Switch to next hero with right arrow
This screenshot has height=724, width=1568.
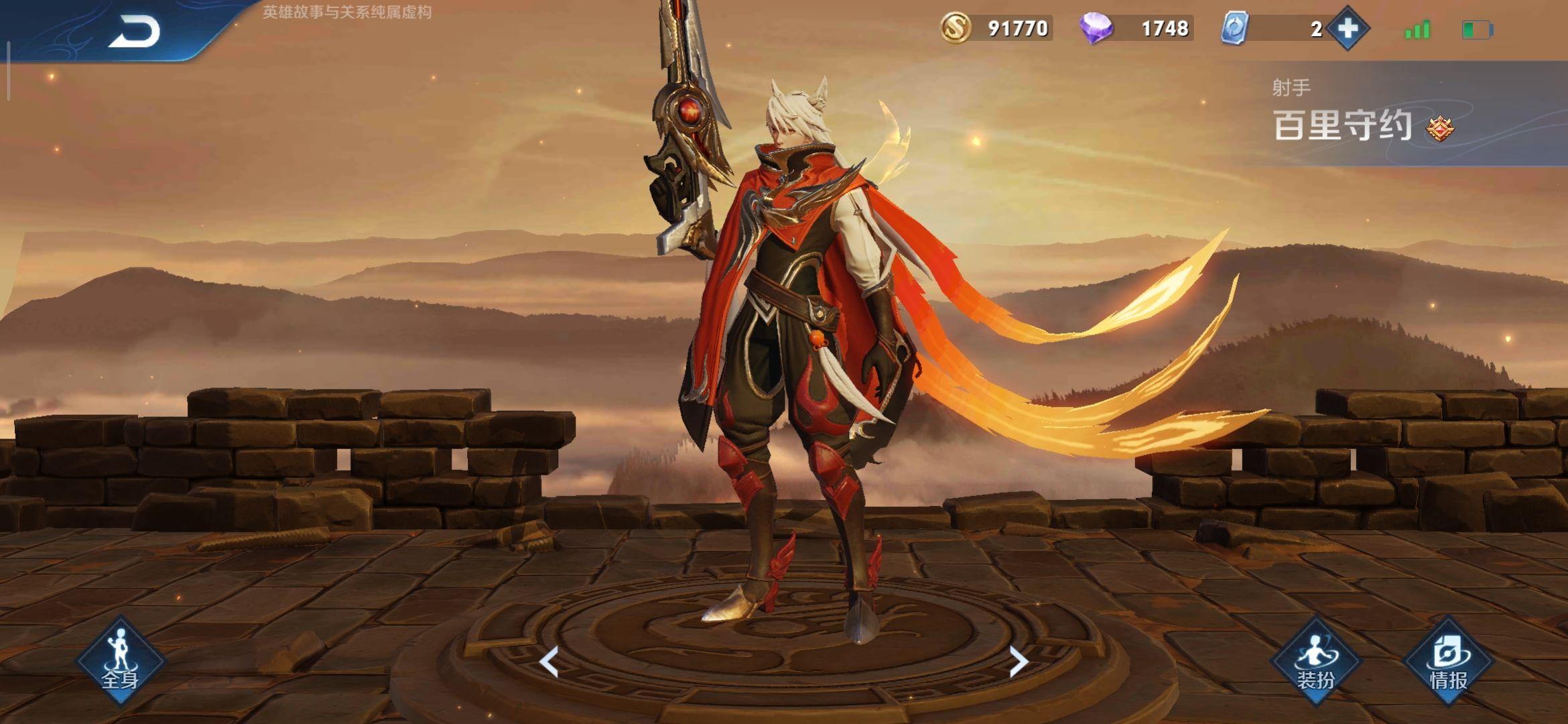click(x=1018, y=662)
